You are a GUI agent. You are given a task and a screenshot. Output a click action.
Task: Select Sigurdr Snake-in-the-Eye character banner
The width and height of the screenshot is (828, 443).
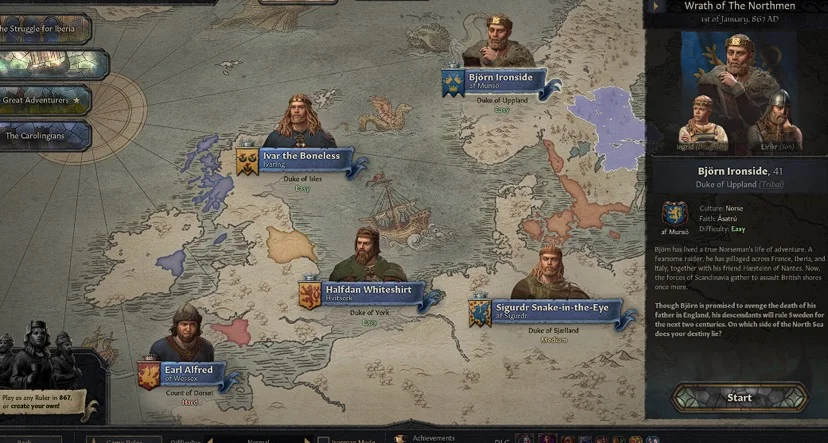[x=551, y=311]
